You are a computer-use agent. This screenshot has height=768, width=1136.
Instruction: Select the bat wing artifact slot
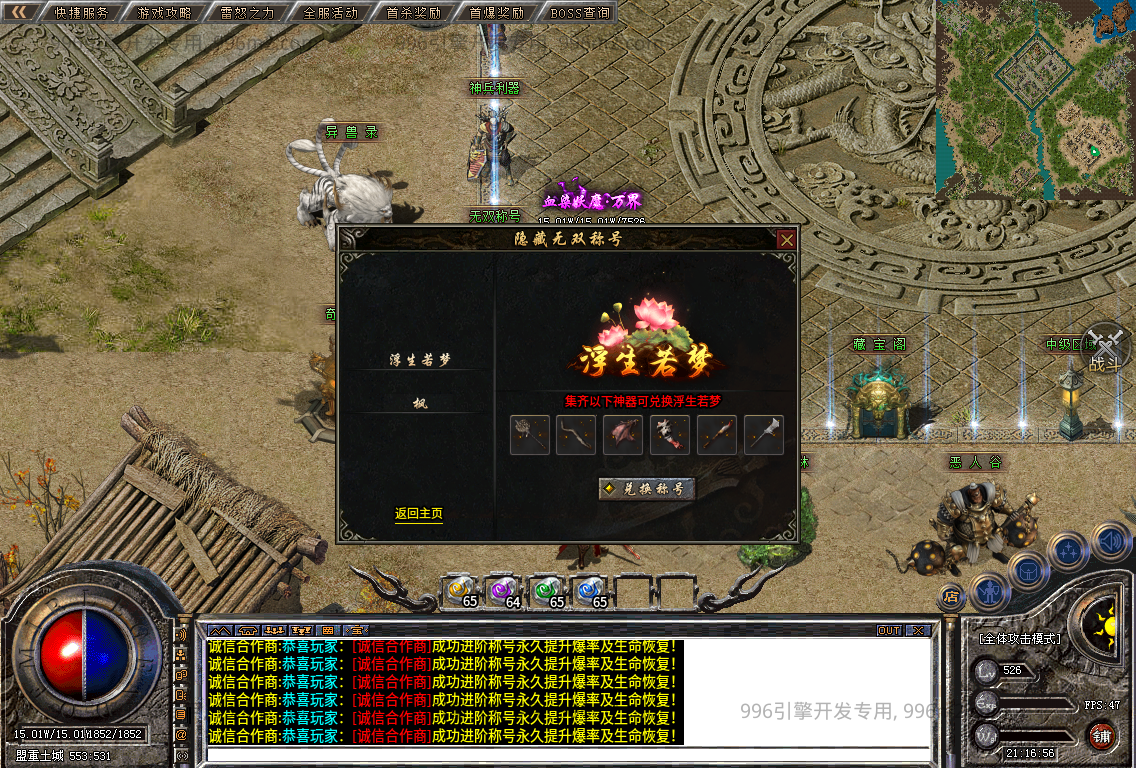[x=623, y=435]
